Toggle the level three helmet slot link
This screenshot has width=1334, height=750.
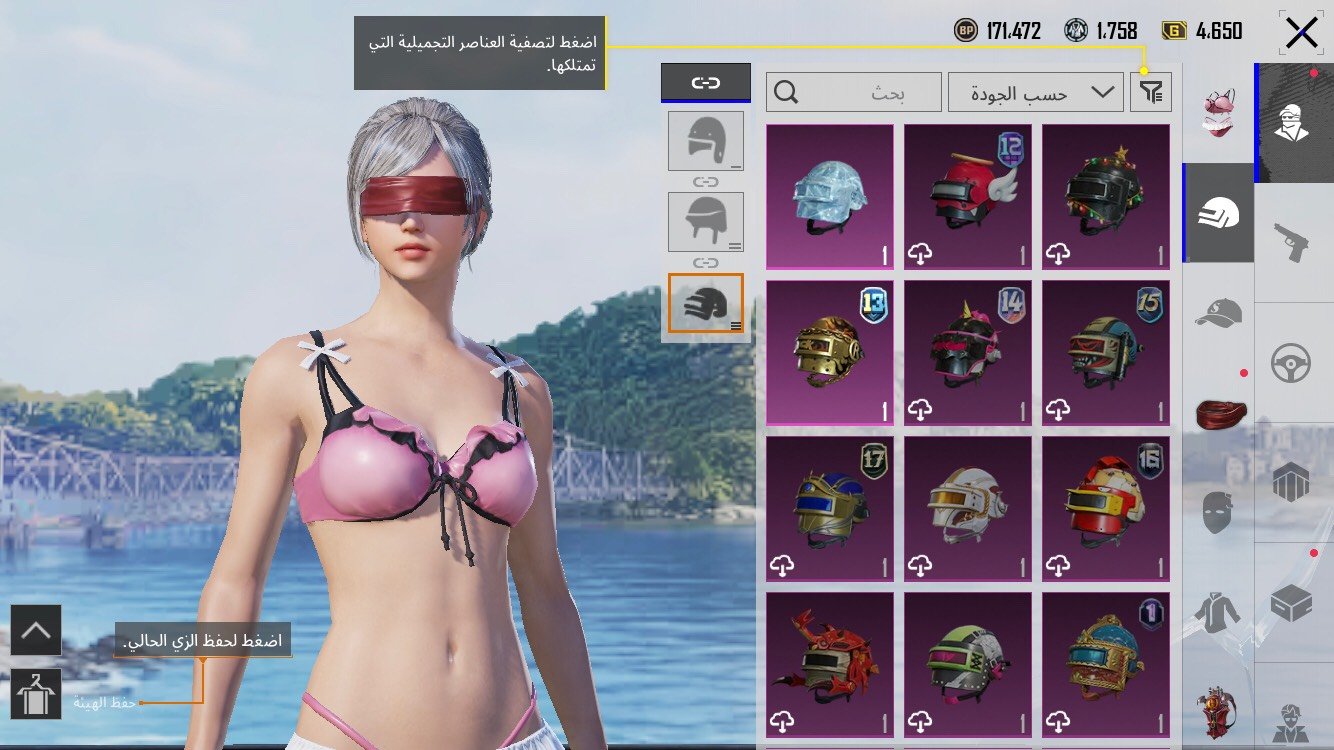(706, 303)
